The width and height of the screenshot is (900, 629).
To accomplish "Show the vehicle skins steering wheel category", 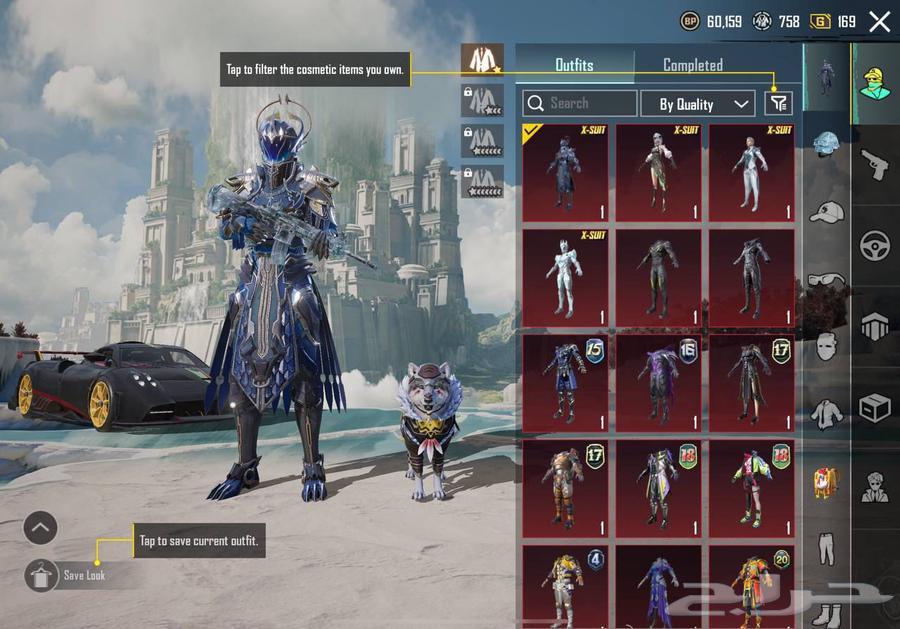I will [875, 245].
